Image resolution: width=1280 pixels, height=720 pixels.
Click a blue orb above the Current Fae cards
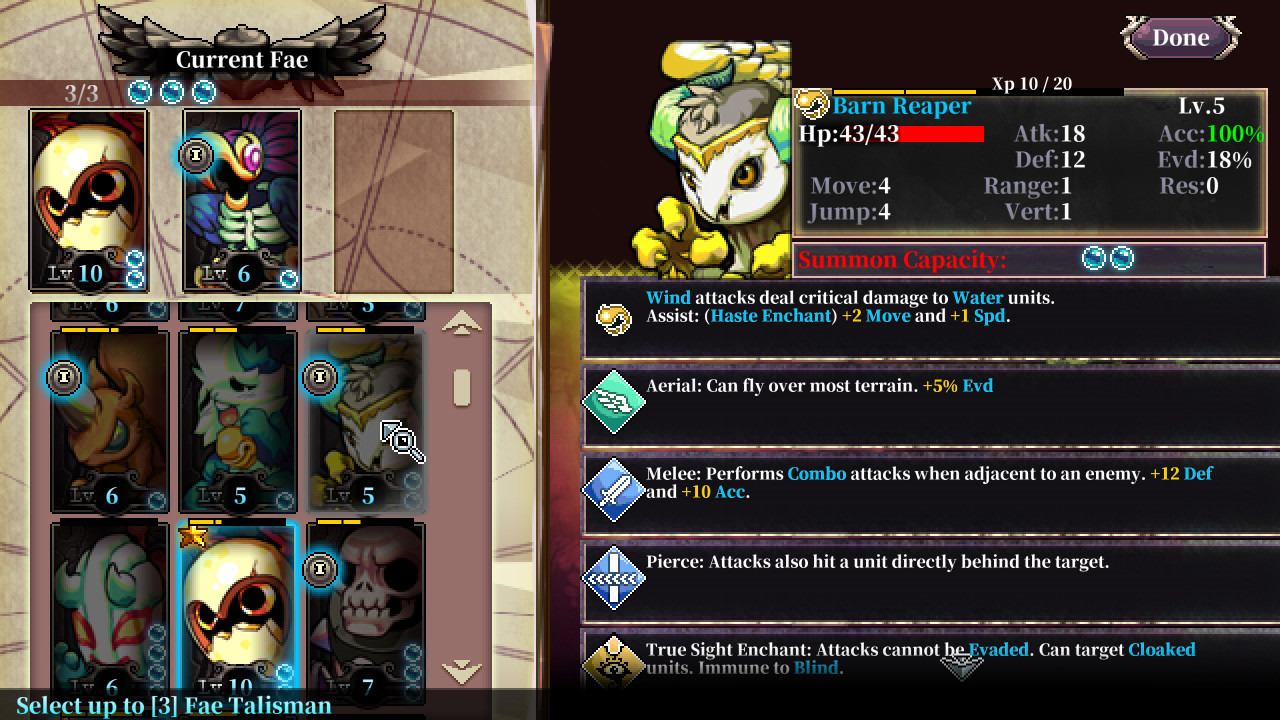point(140,92)
